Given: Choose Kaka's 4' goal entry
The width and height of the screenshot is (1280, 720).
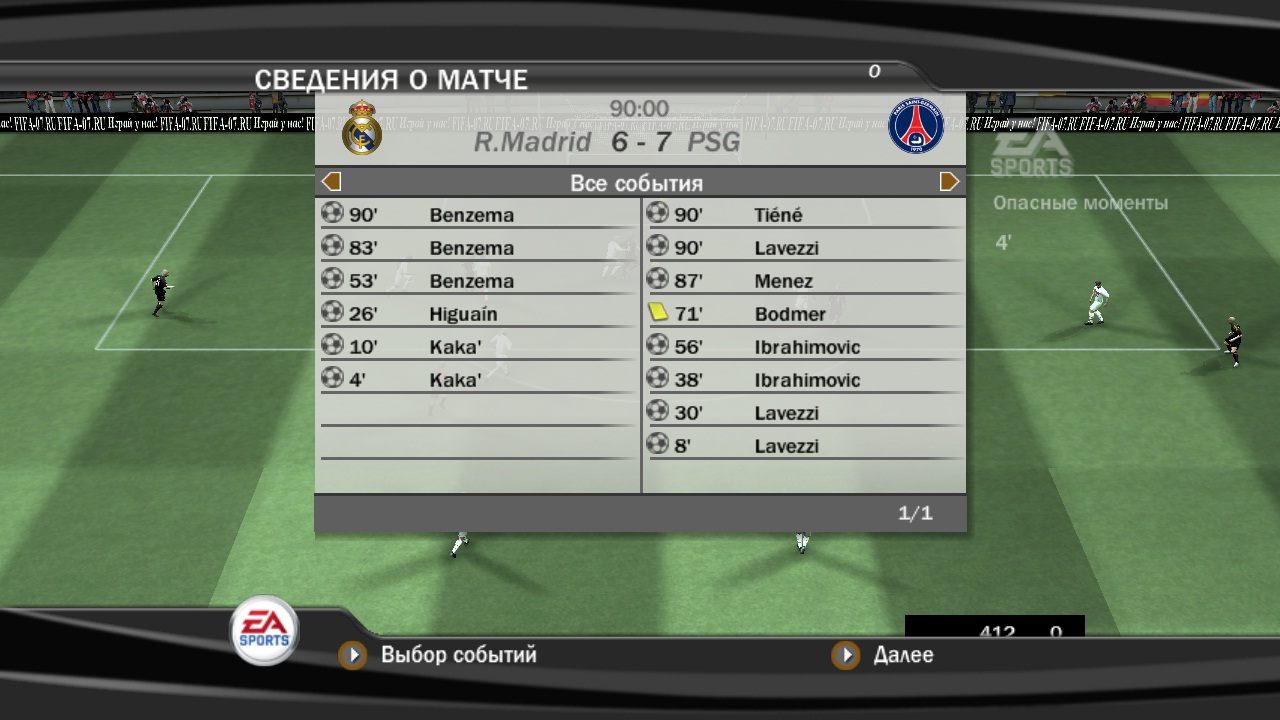Looking at the screenshot, I should point(478,380).
